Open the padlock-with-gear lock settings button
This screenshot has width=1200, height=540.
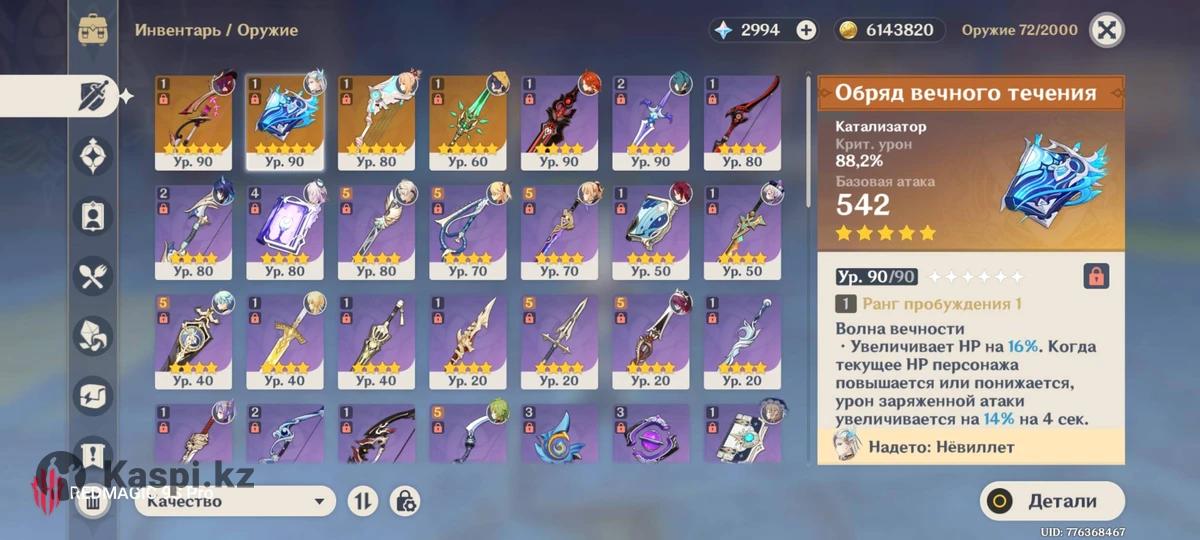[x=405, y=501]
